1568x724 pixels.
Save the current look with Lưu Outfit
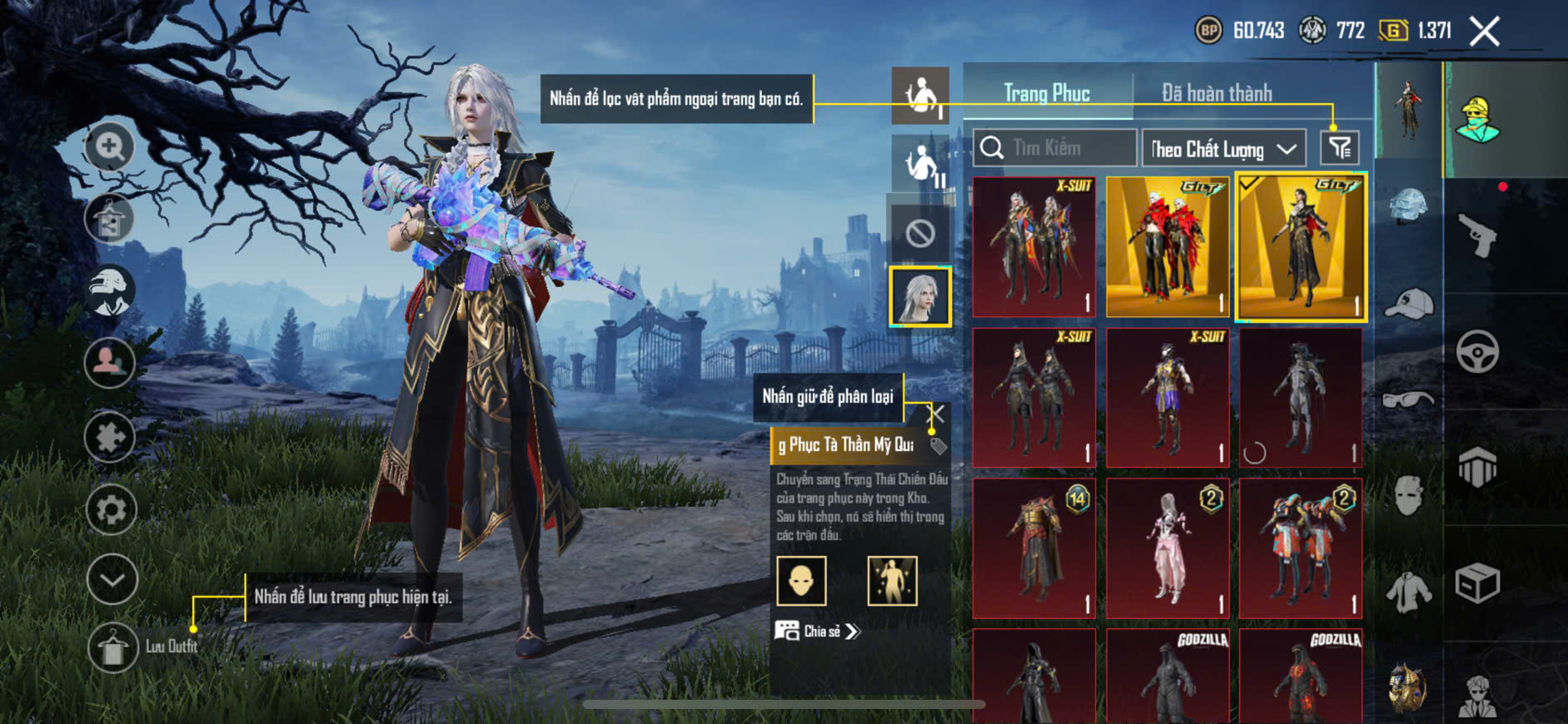point(113,647)
